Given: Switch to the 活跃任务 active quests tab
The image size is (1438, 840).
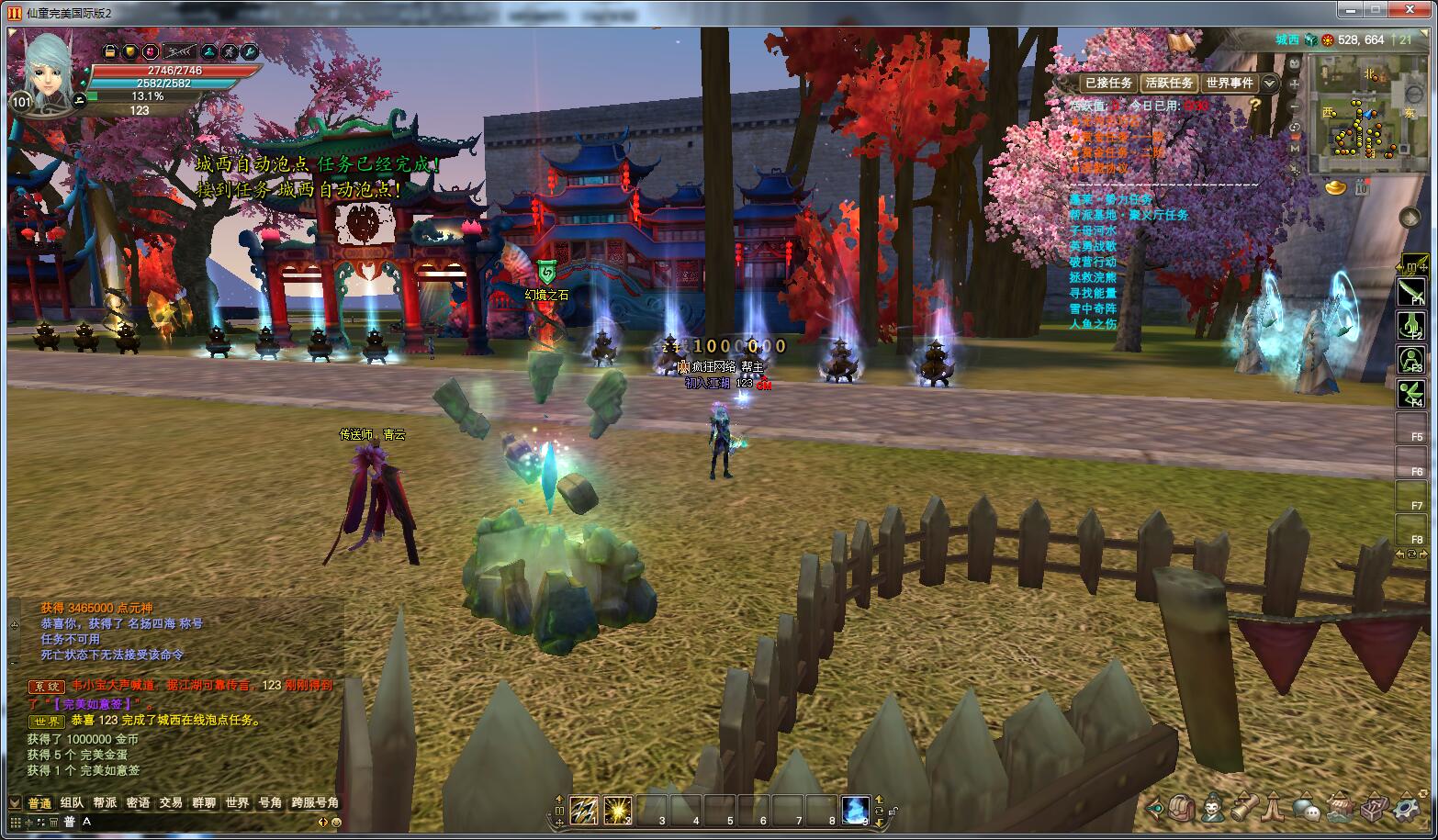Looking at the screenshot, I should click(x=1169, y=83).
